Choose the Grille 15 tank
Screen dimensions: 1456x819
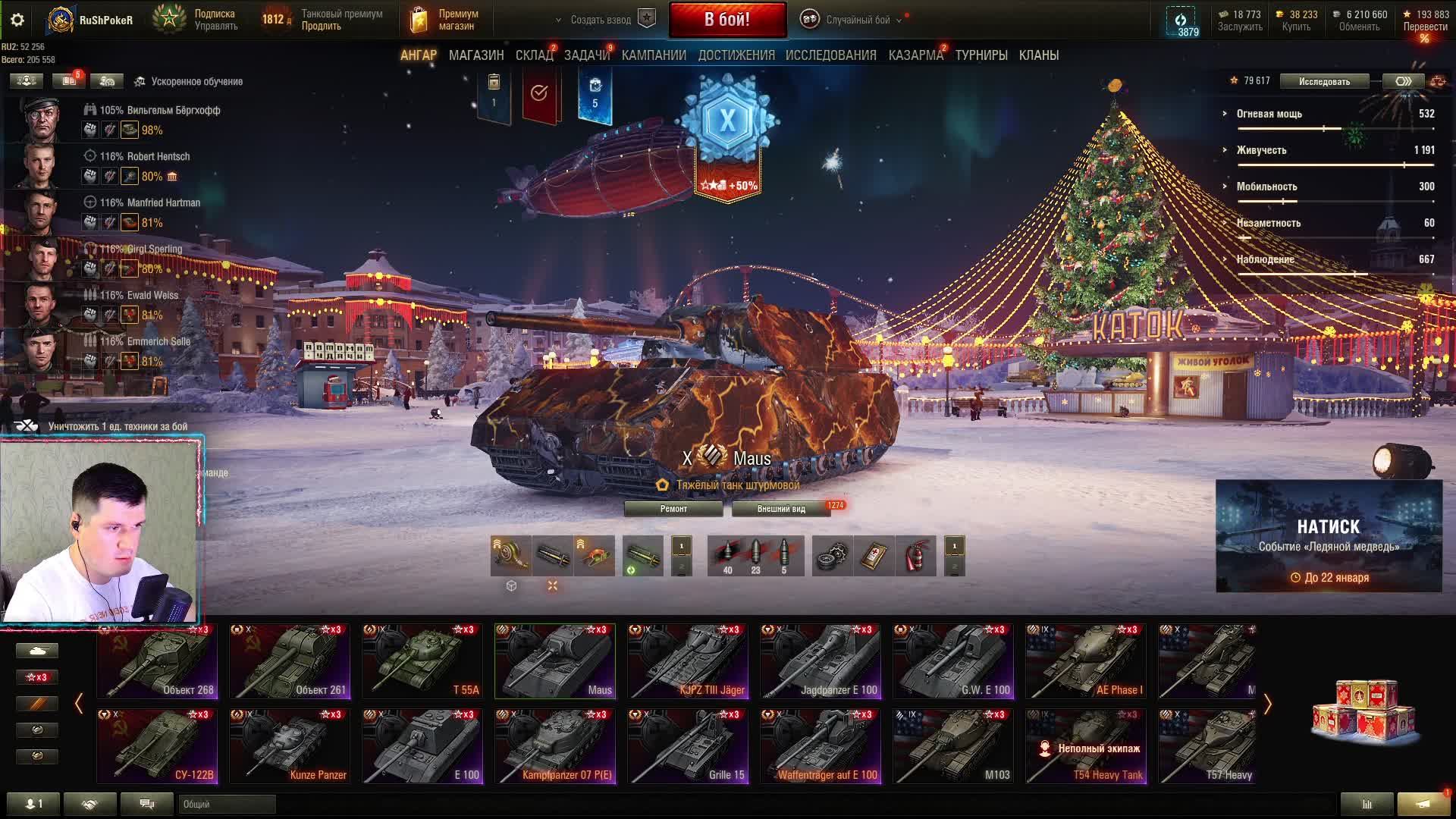tap(688, 746)
